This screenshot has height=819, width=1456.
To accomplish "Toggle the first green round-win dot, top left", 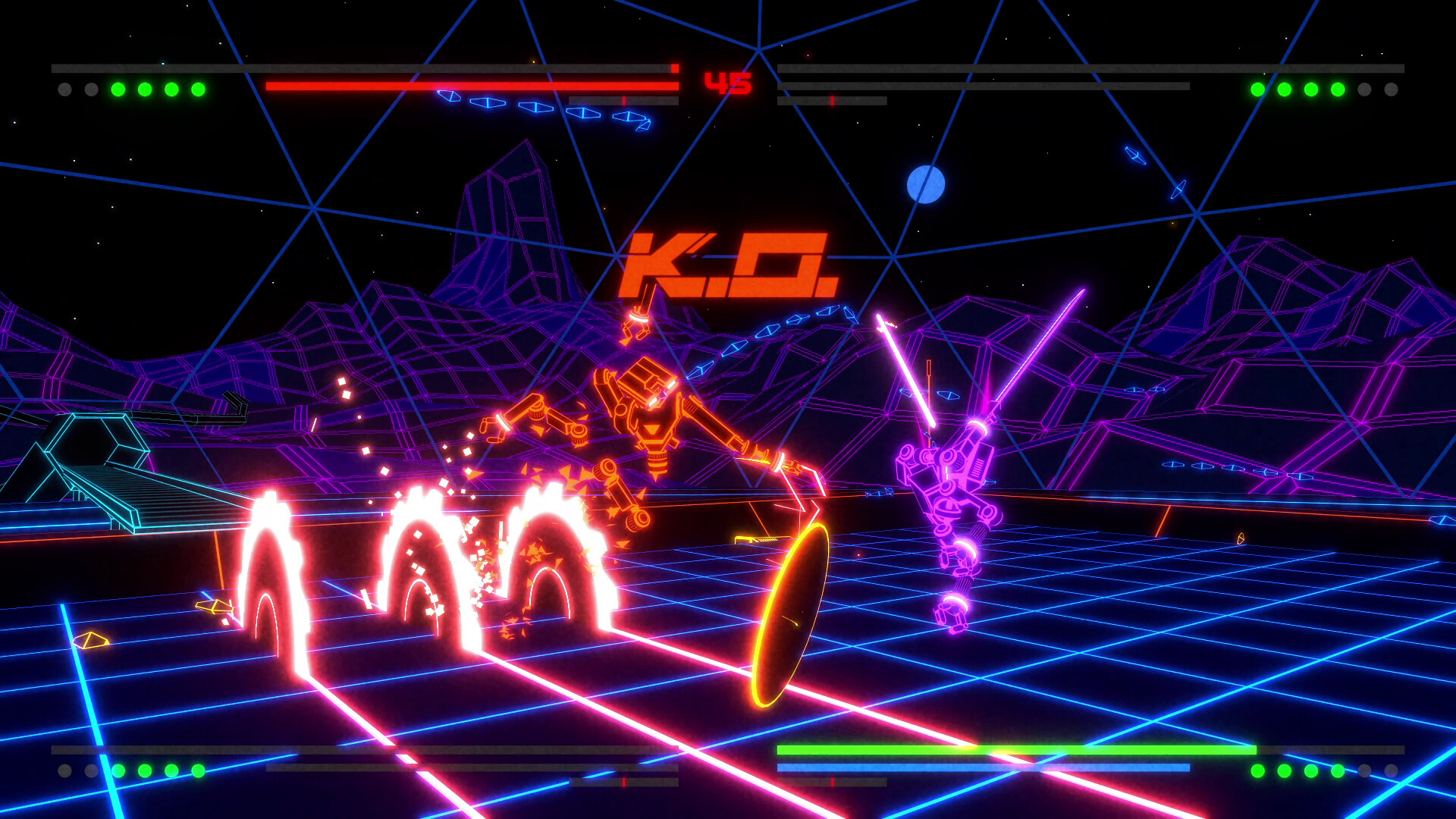I will point(118,90).
